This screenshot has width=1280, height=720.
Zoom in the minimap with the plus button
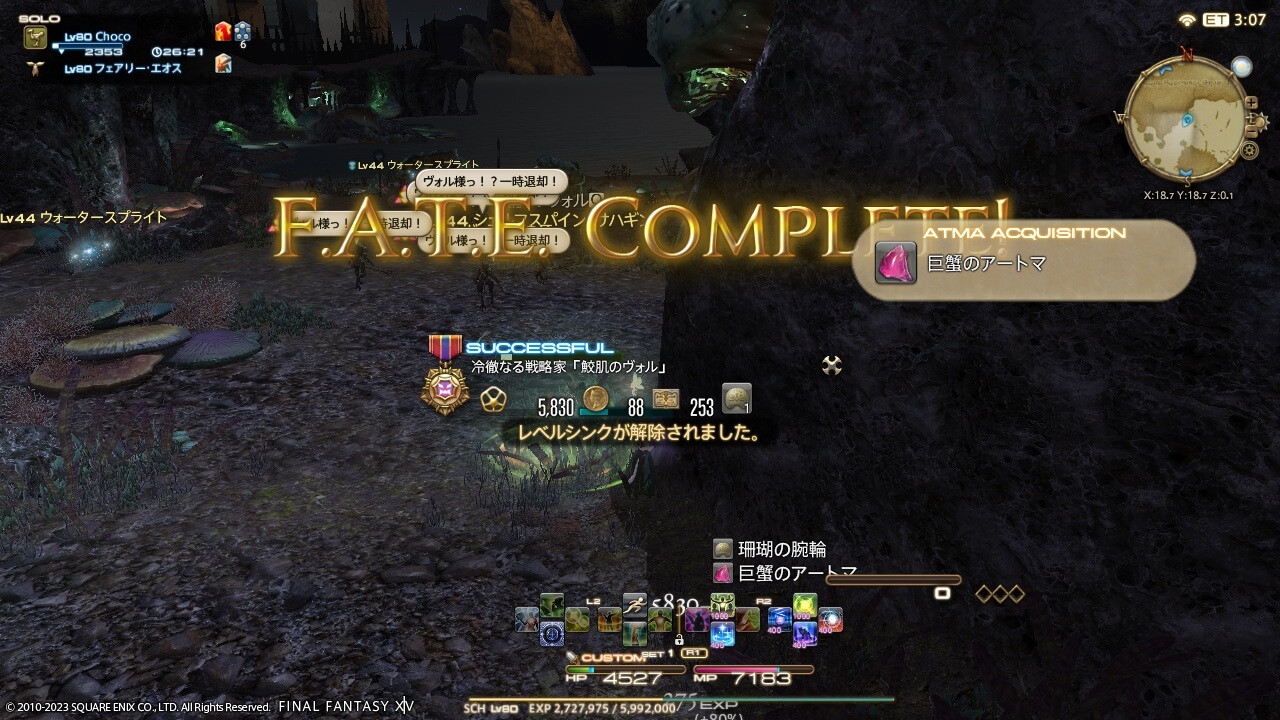tap(1250, 102)
